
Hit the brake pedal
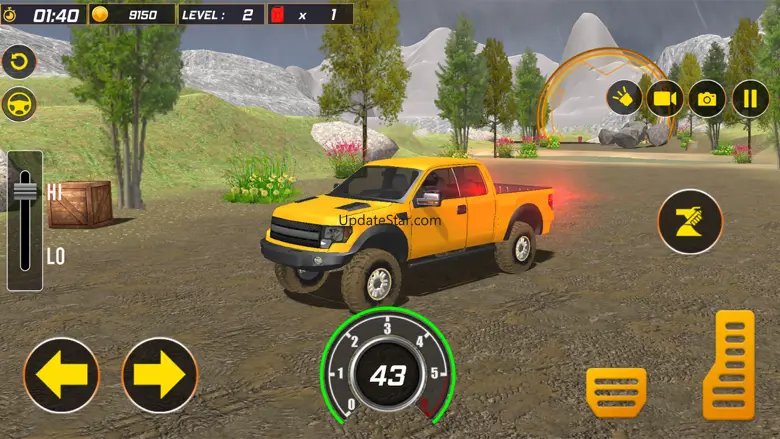pyautogui.click(x=616, y=392)
